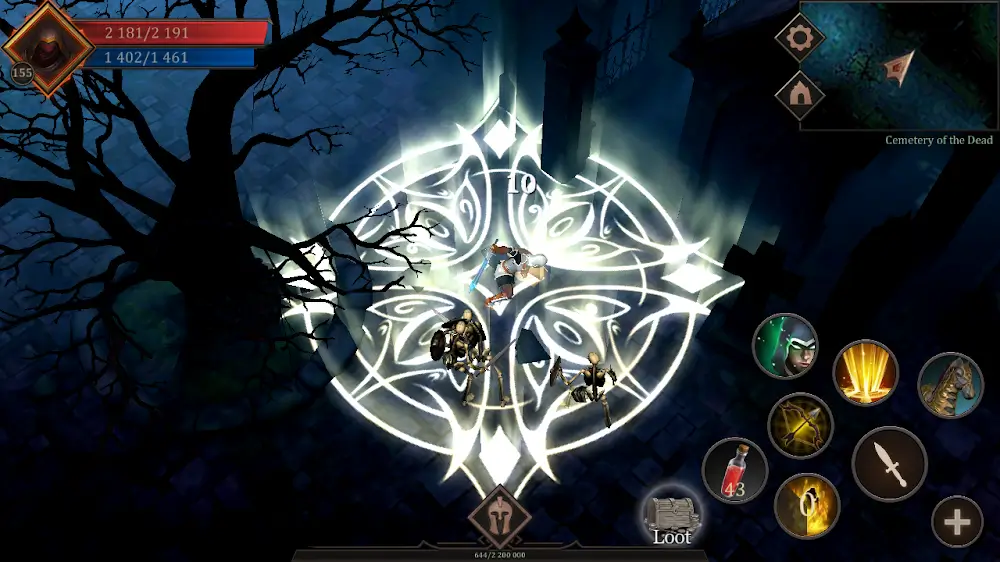This screenshot has height=562, width=1000.
Task: Attack with the dagger button
Action: 889,464
